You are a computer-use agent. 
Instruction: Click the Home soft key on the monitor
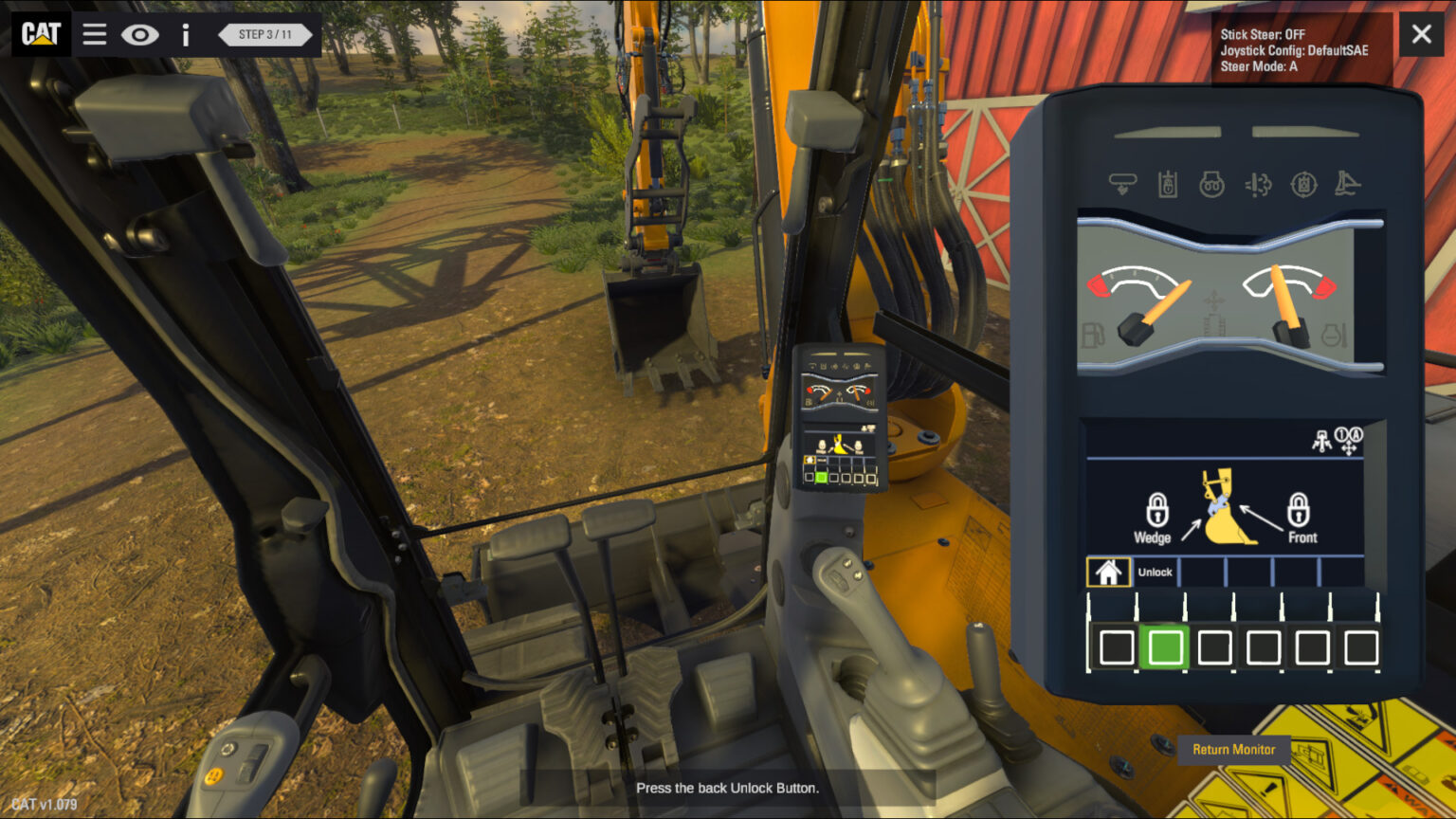coord(1107,572)
